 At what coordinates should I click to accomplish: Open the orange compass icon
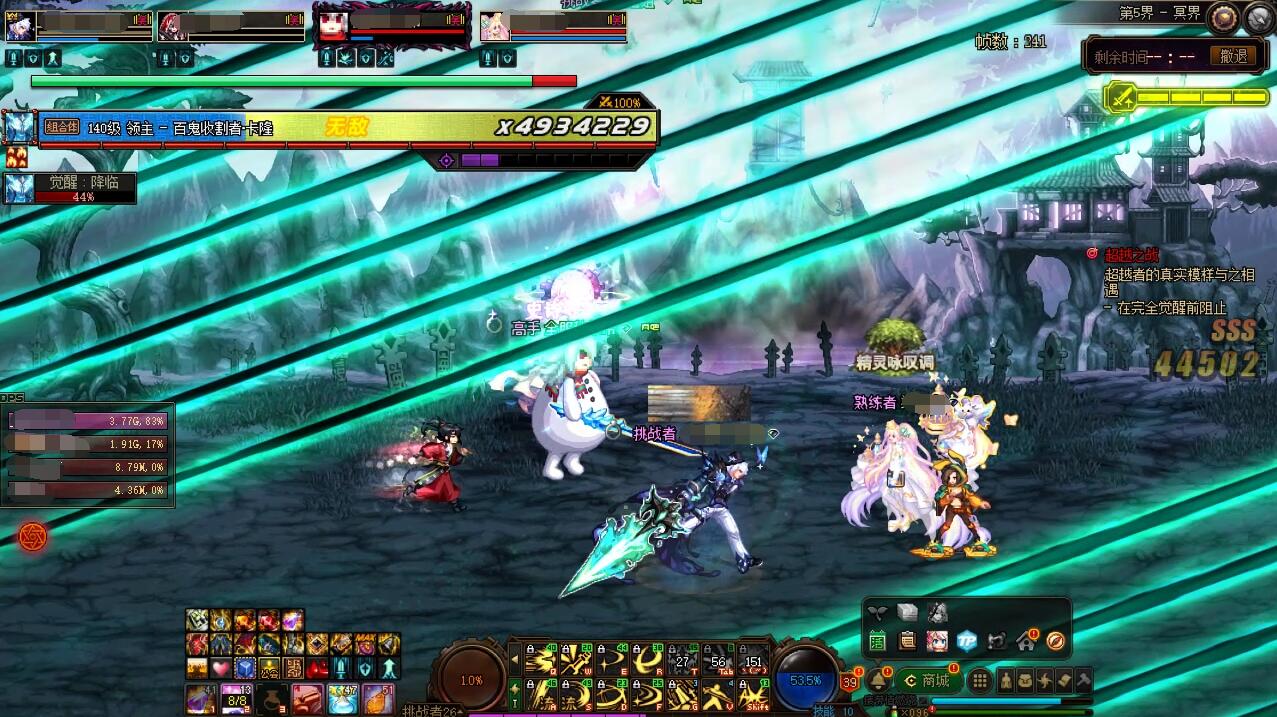(1055, 641)
